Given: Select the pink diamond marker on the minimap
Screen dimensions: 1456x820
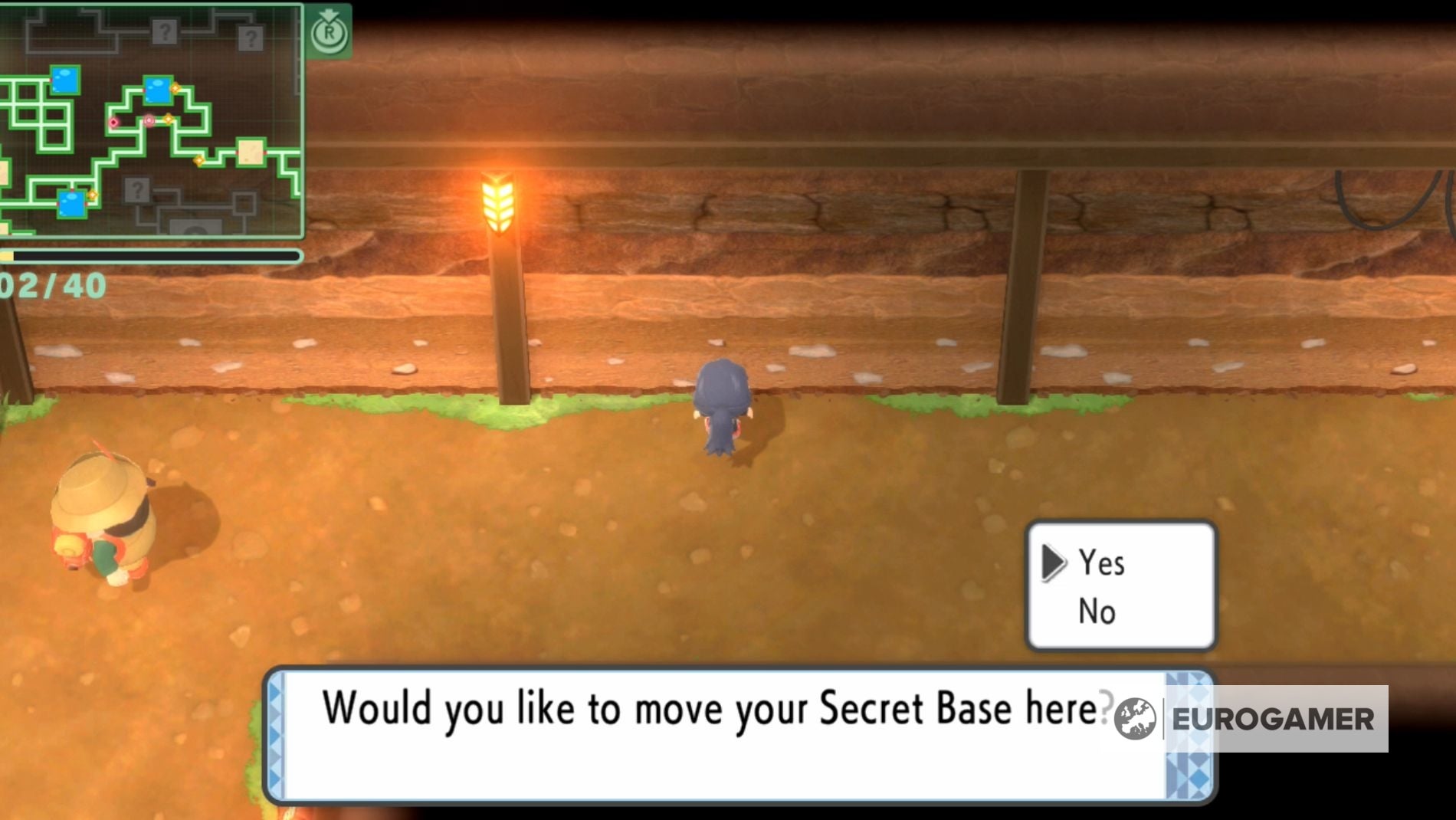Looking at the screenshot, I should pos(113,123).
